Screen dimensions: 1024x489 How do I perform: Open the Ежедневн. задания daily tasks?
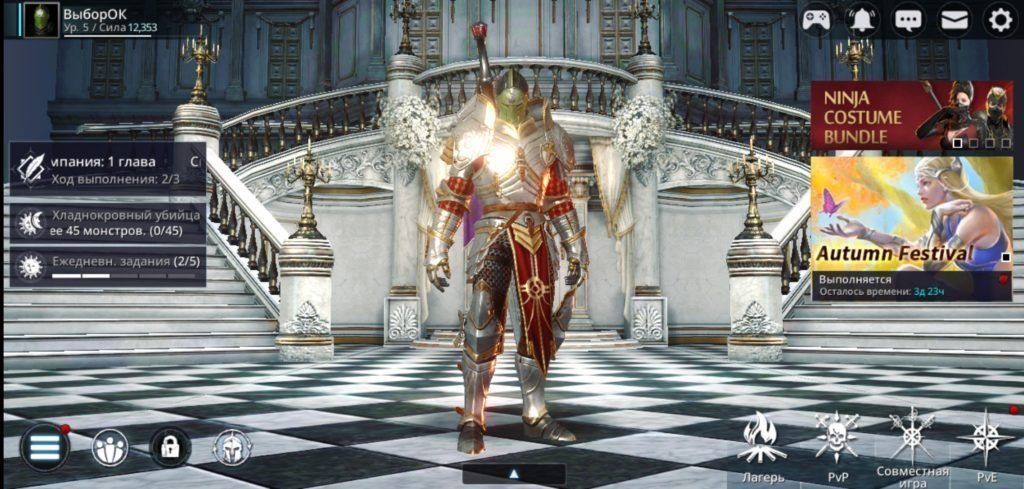[108, 267]
